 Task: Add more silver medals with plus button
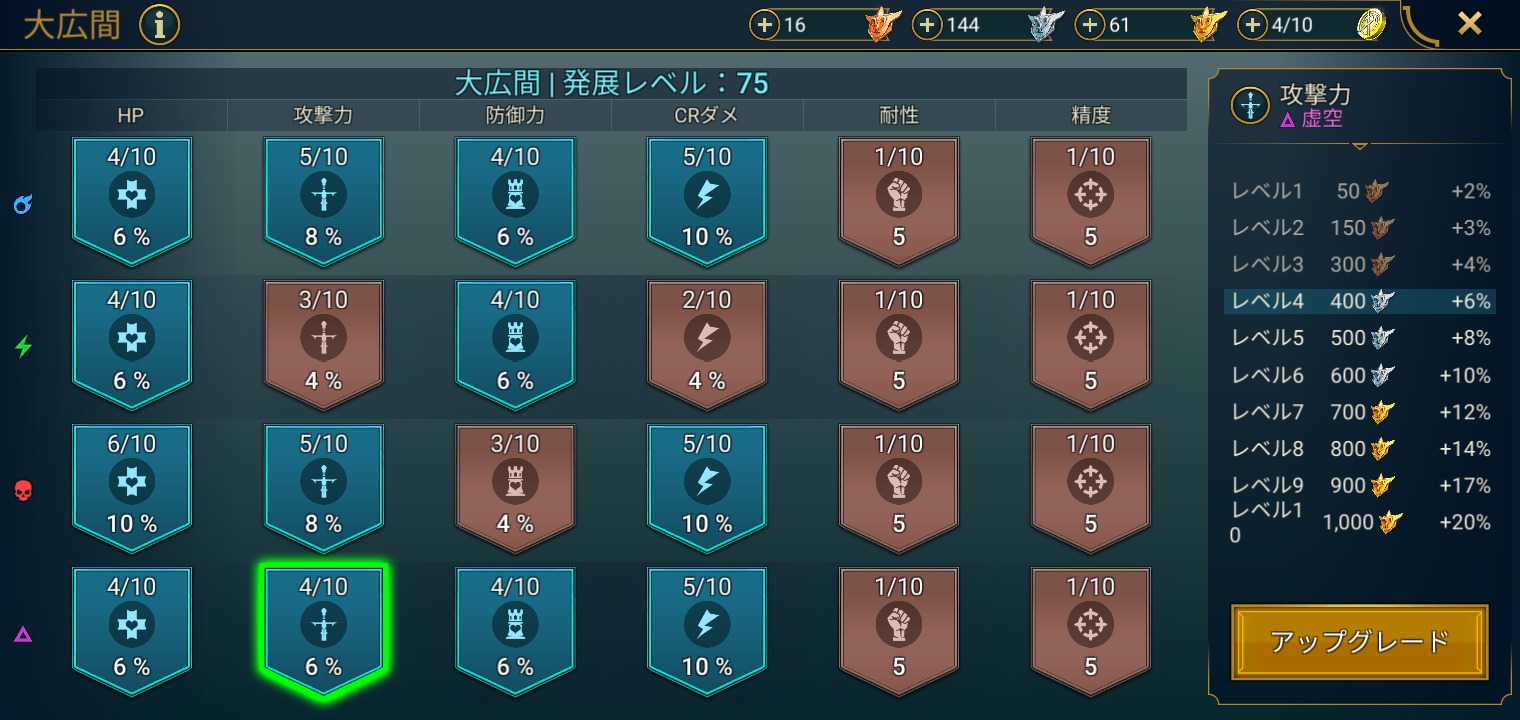pos(928,25)
